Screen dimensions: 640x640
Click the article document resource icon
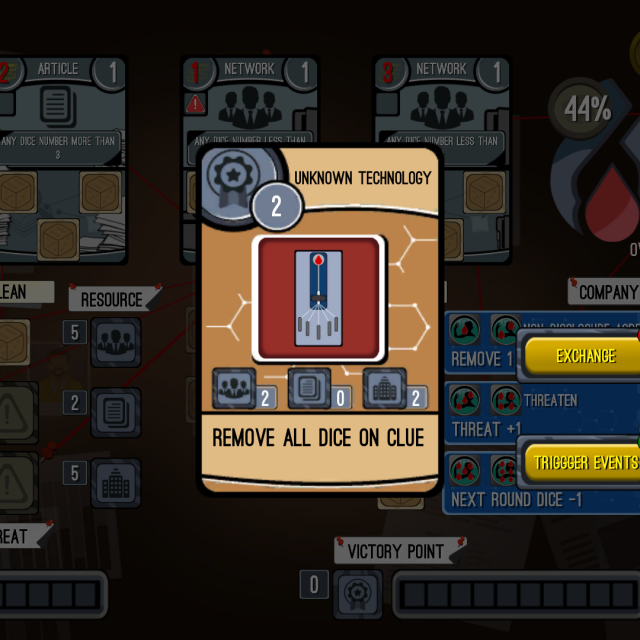pyautogui.click(x=116, y=413)
